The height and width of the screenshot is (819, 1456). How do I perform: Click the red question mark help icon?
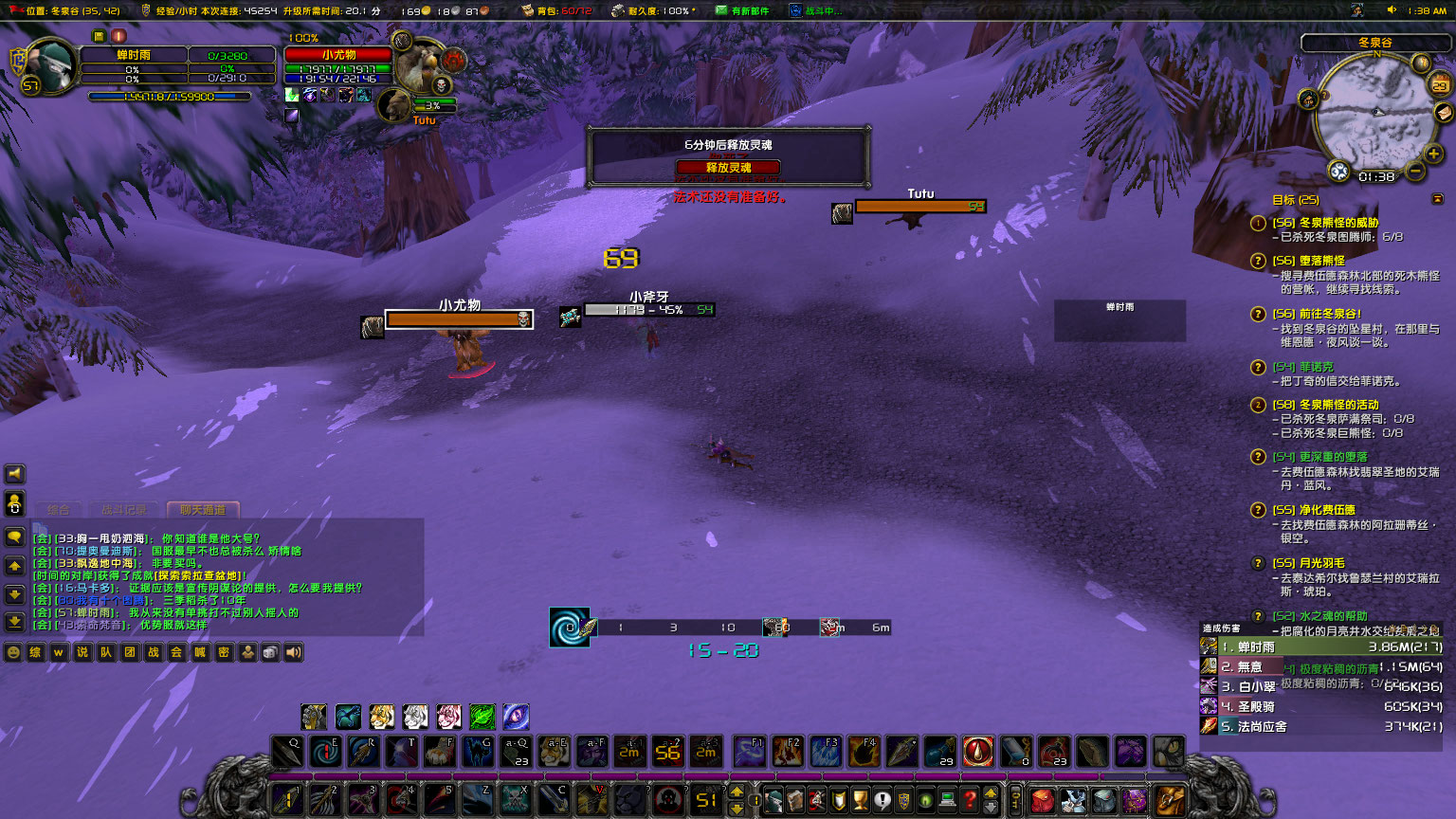(x=971, y=800)
